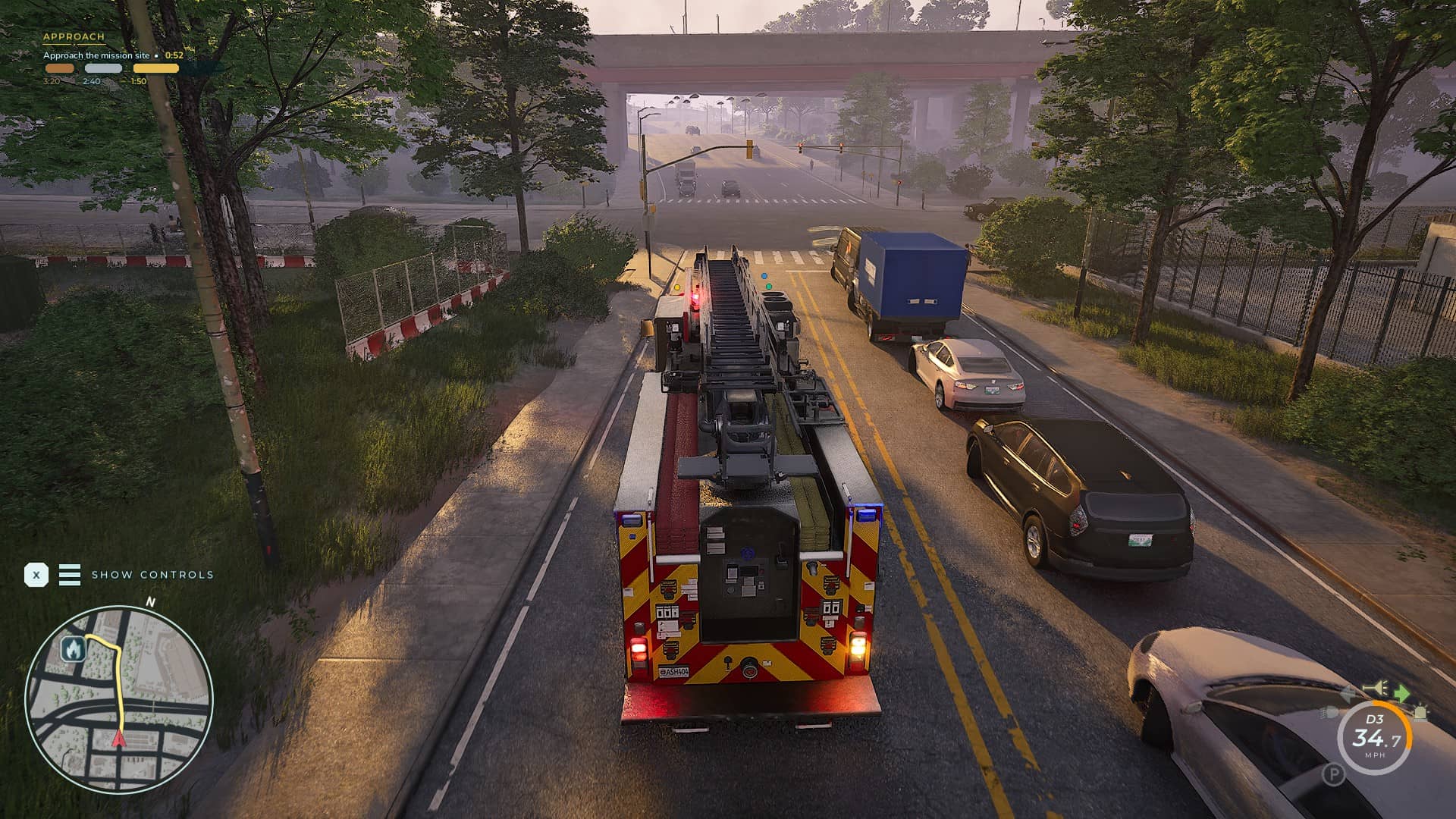Open the three-line controls list icon
Viewport: 1456px width, 819px height.
point(70,575)
